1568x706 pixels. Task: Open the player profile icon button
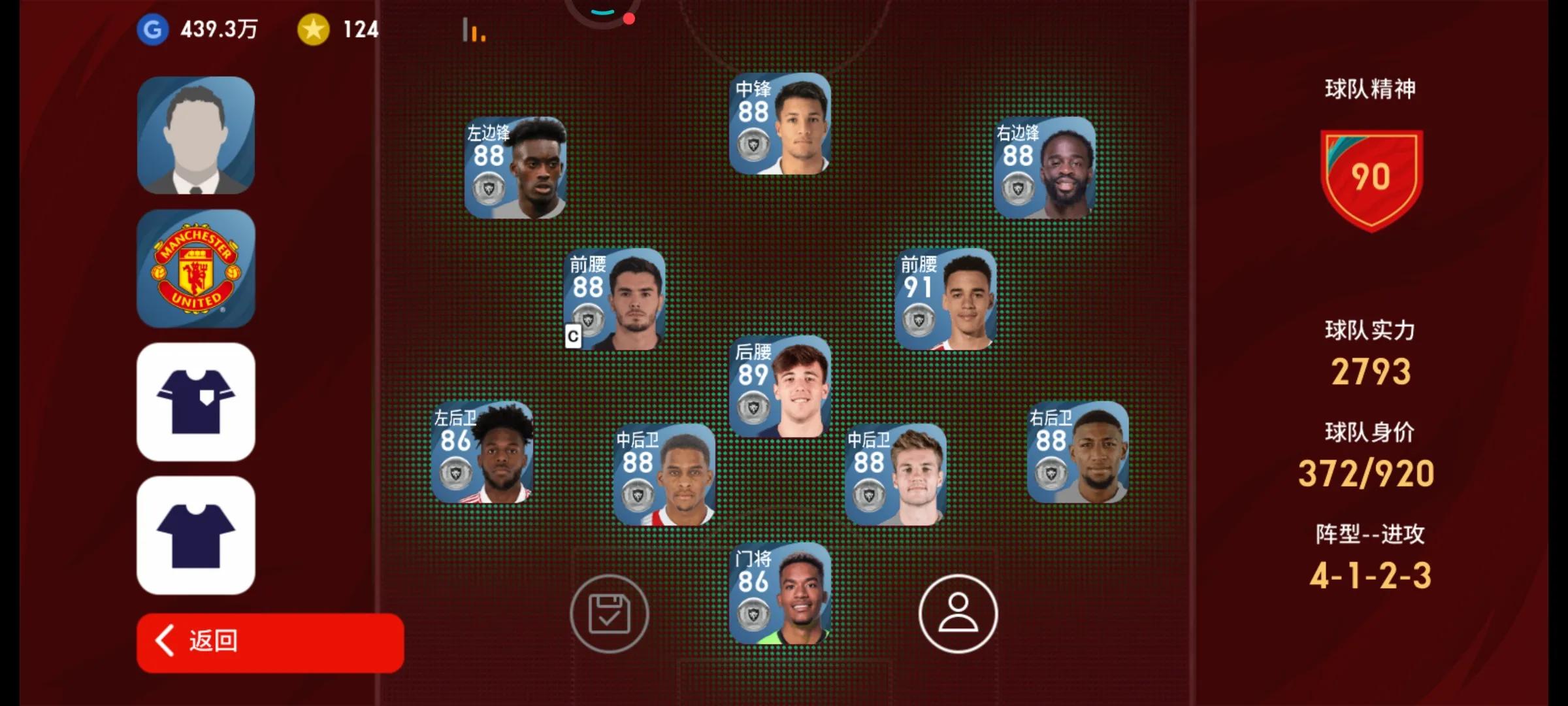pyautogui.click(x=958, y=614)
